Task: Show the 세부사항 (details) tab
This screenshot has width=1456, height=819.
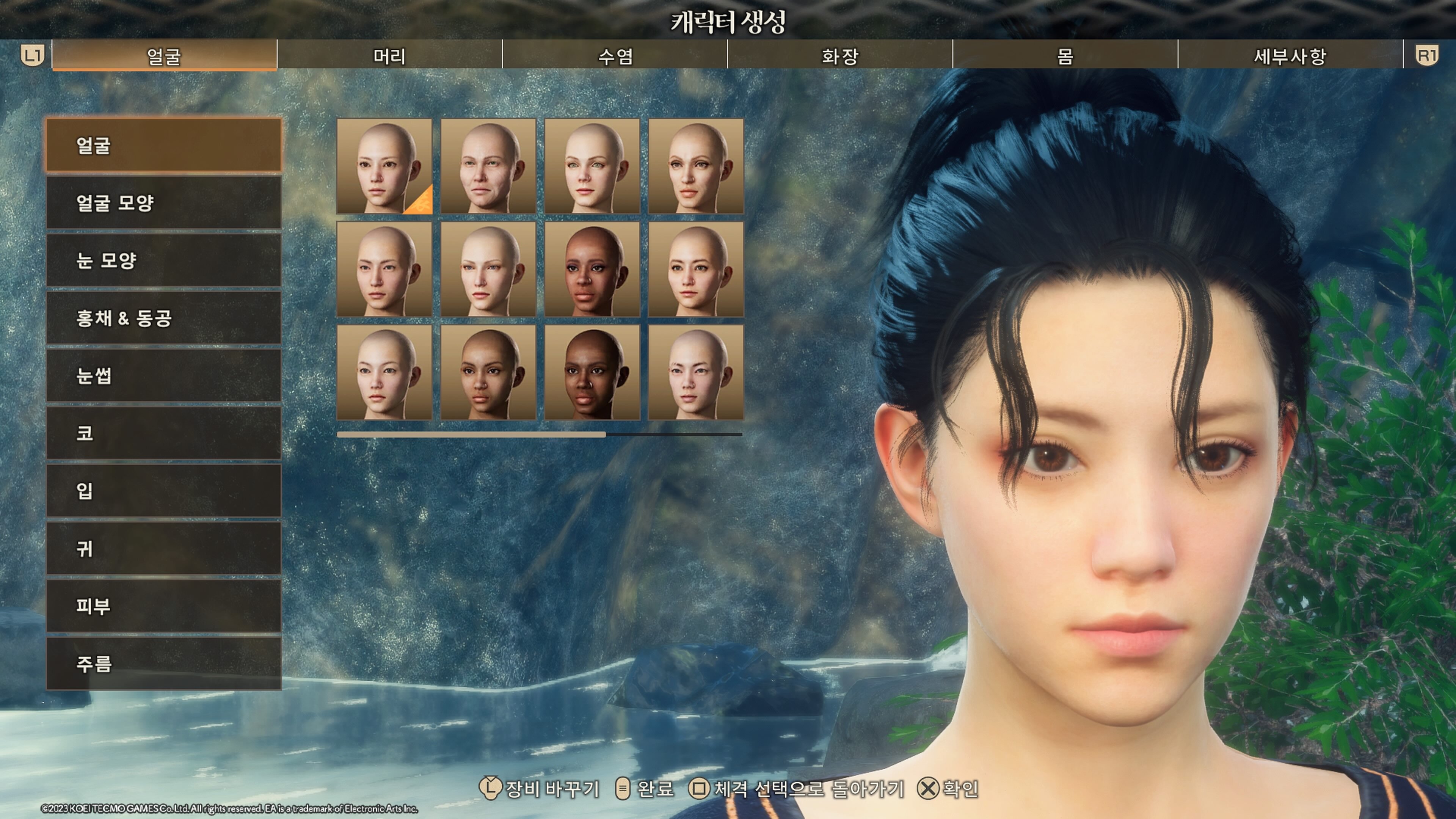Action: pos(1290,55)
